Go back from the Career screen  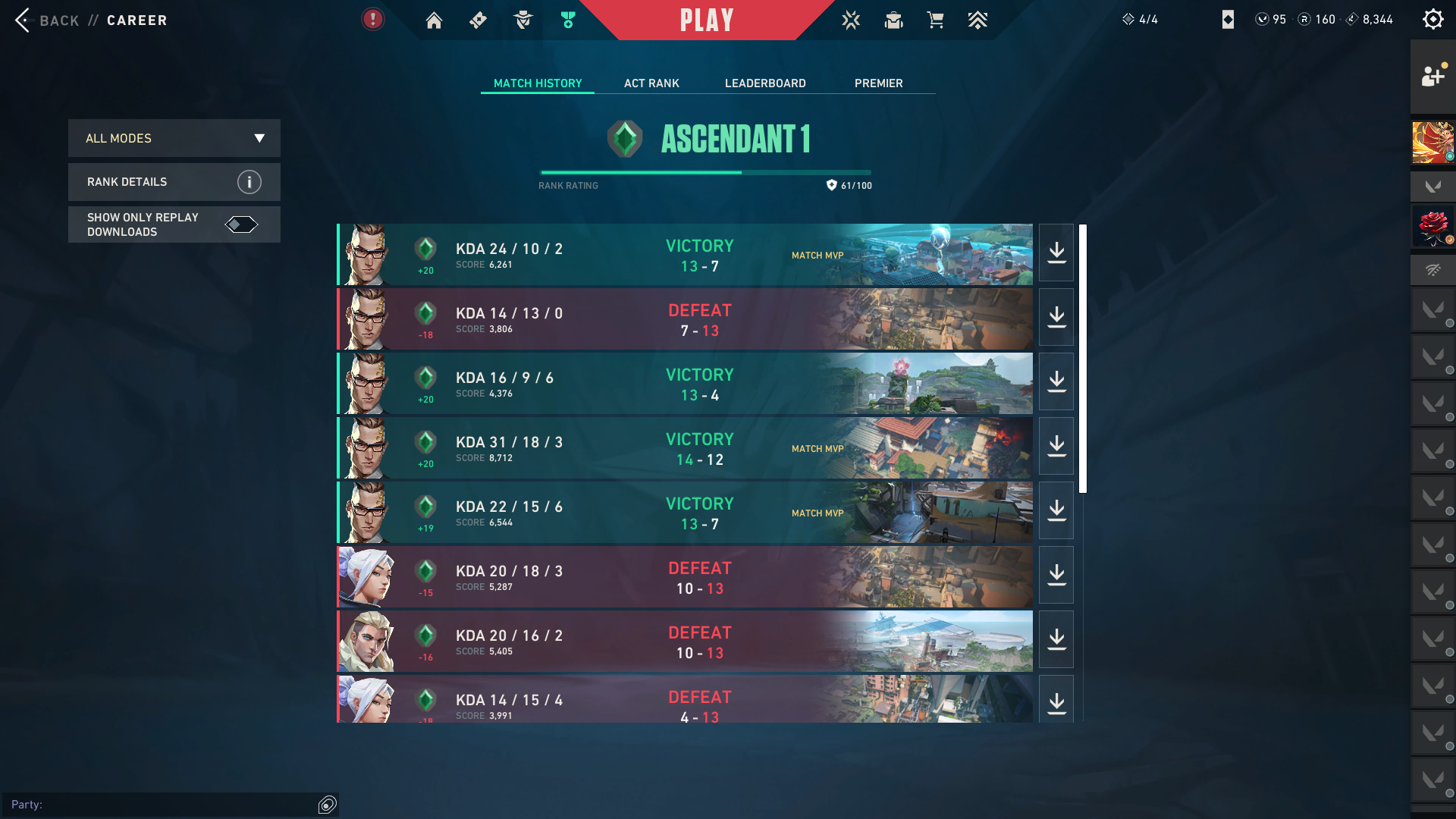tap(45, 20)
